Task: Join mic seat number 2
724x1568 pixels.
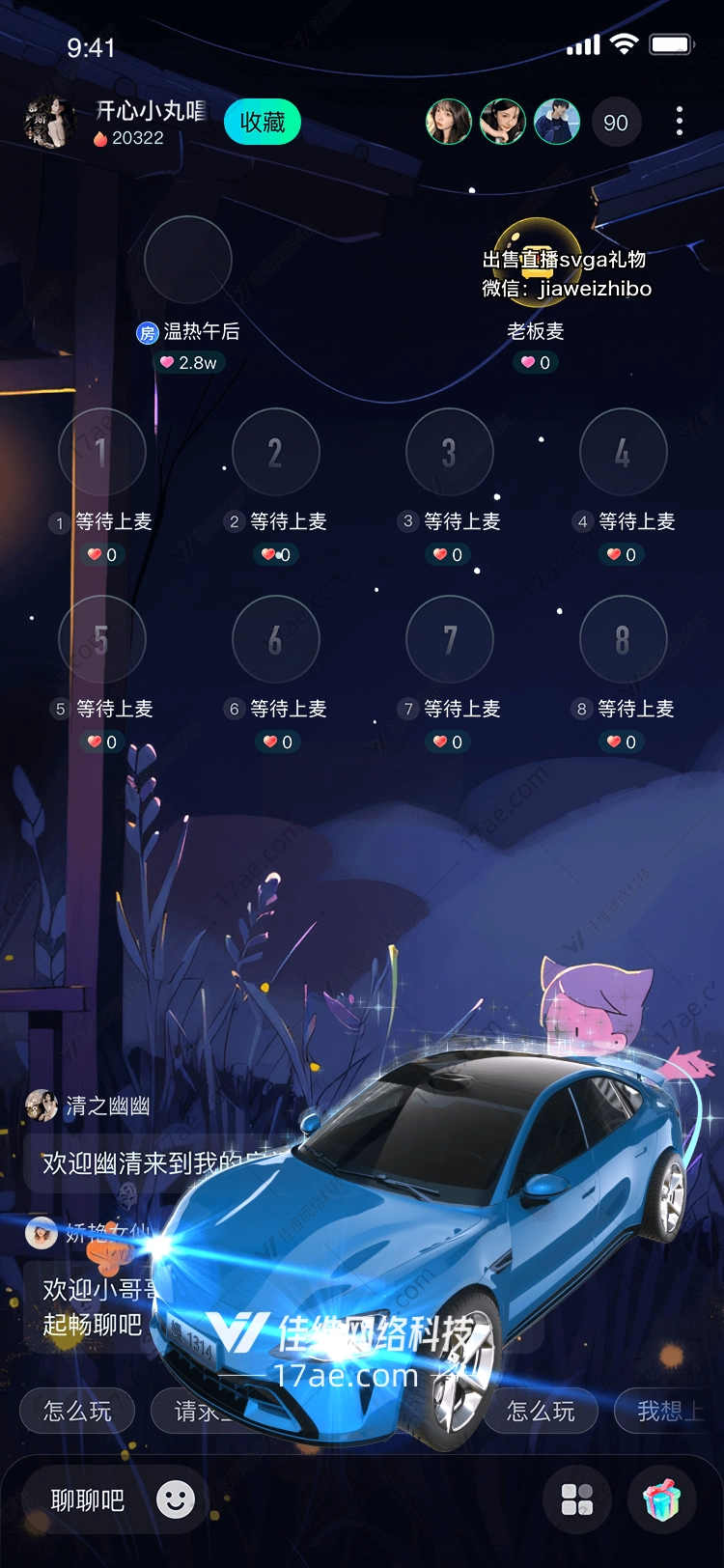Action: pos(276,452)
